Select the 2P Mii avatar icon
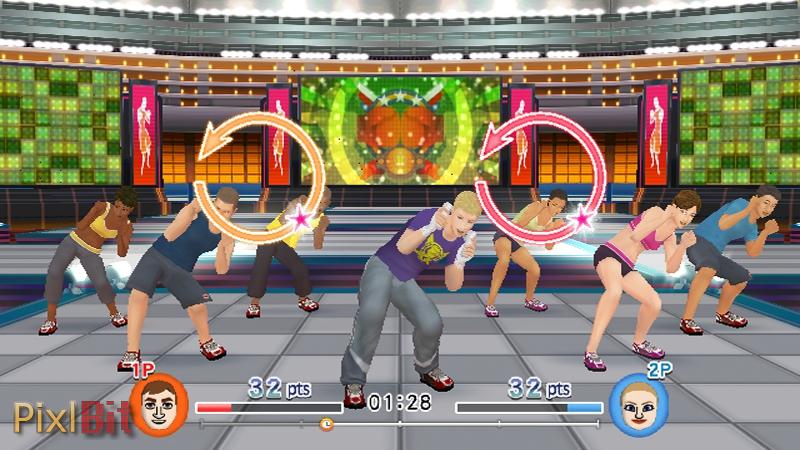 632,404
